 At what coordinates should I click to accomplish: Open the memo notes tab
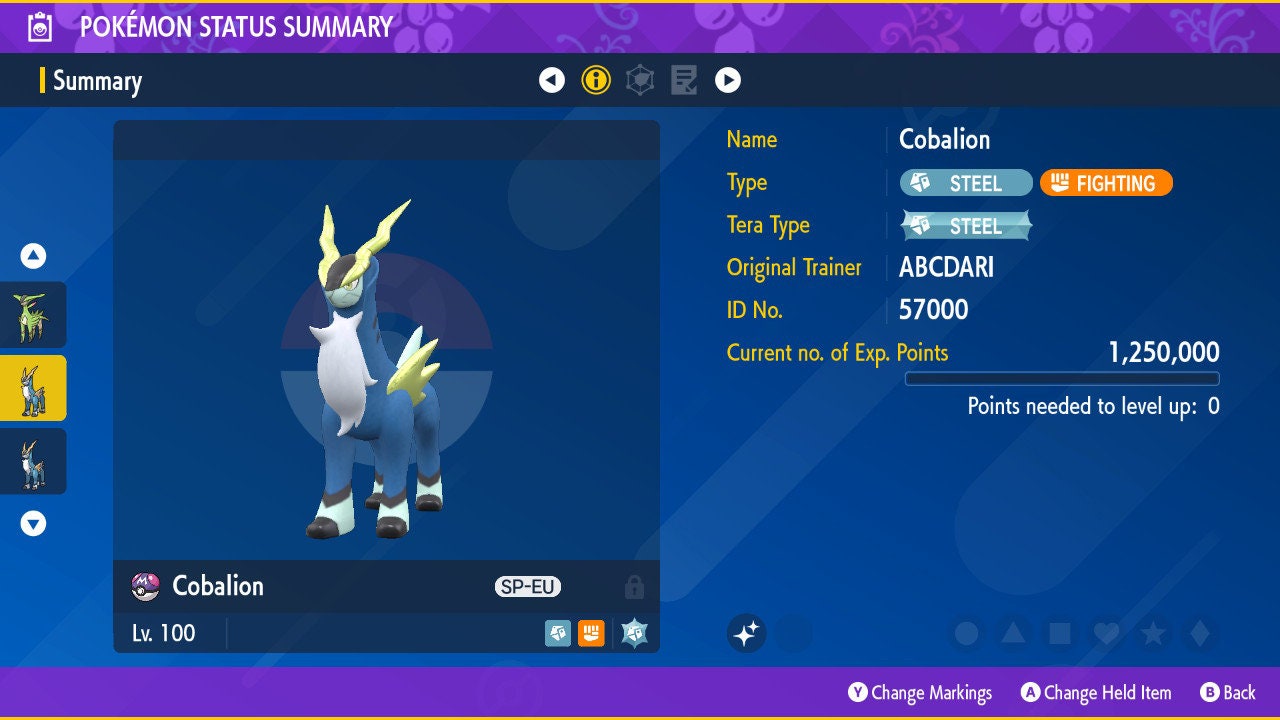pos(684,80)
